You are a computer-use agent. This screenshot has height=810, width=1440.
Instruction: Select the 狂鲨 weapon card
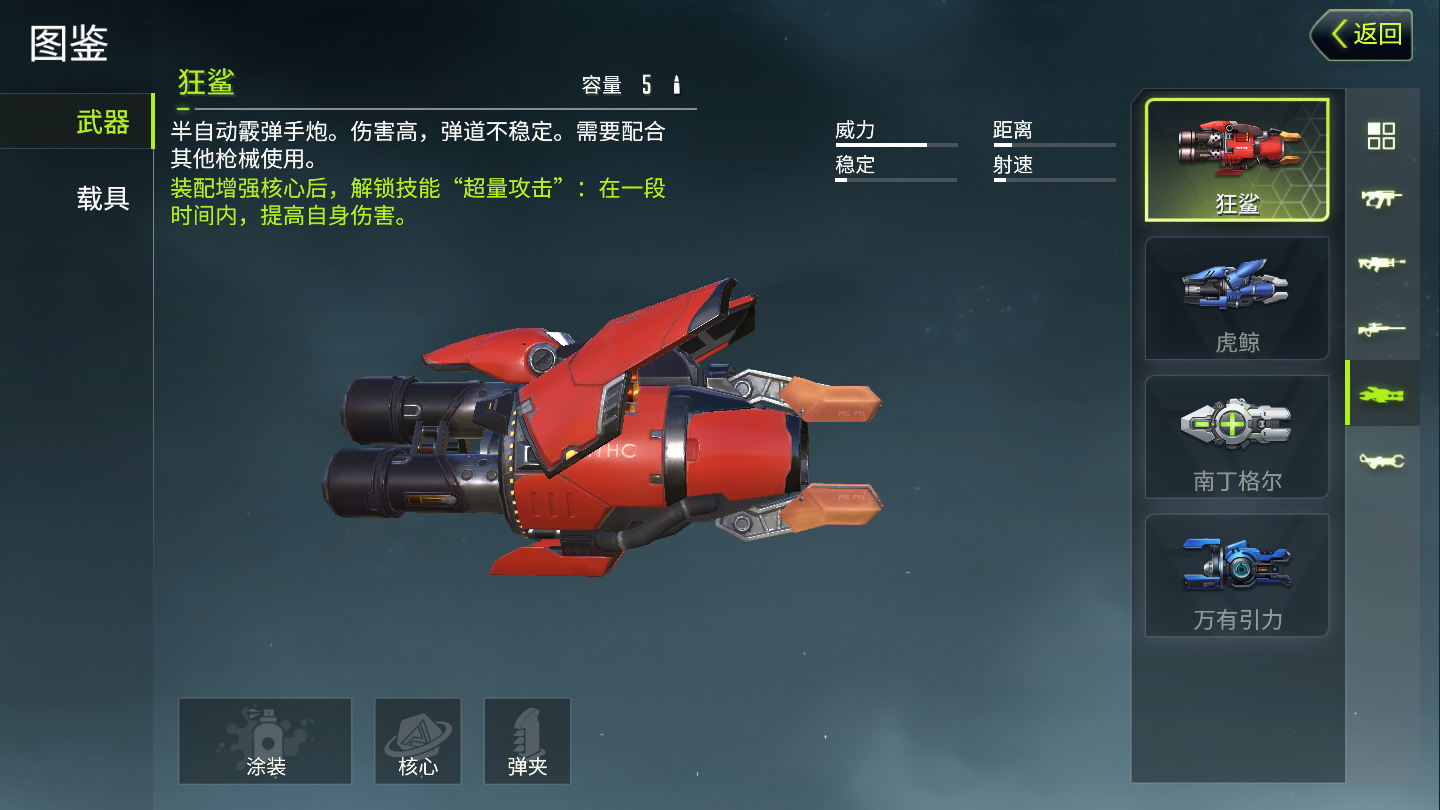1237,160
